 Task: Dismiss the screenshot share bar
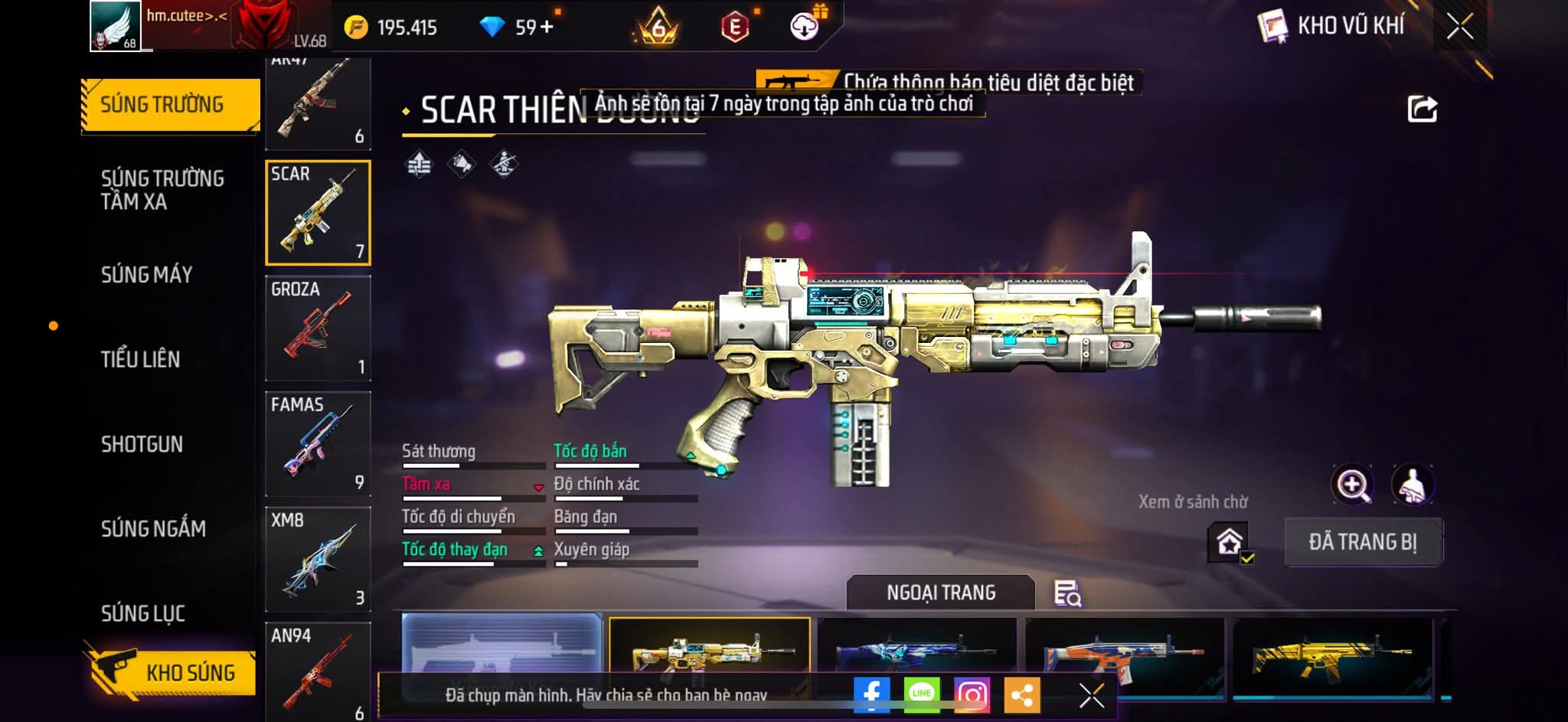coord(1091,695)
